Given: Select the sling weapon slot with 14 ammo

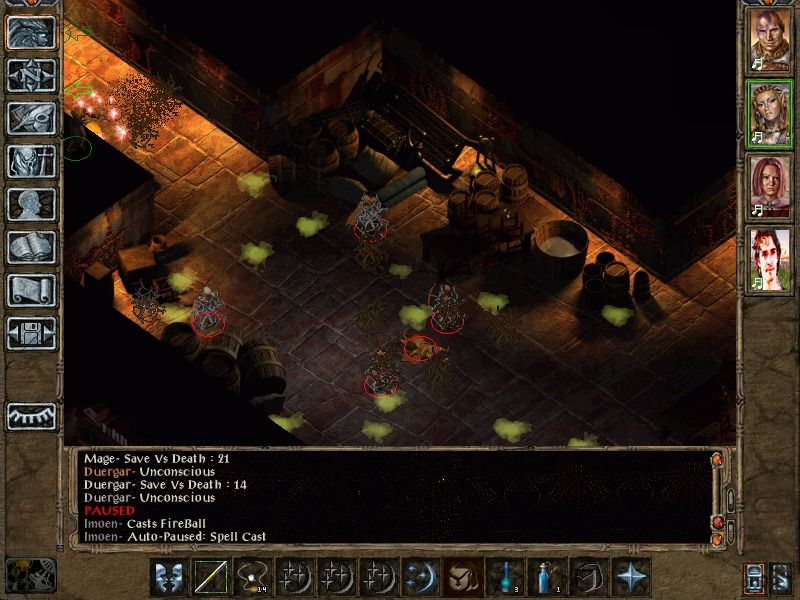Looking at the screenshot, I should (252, 577).
